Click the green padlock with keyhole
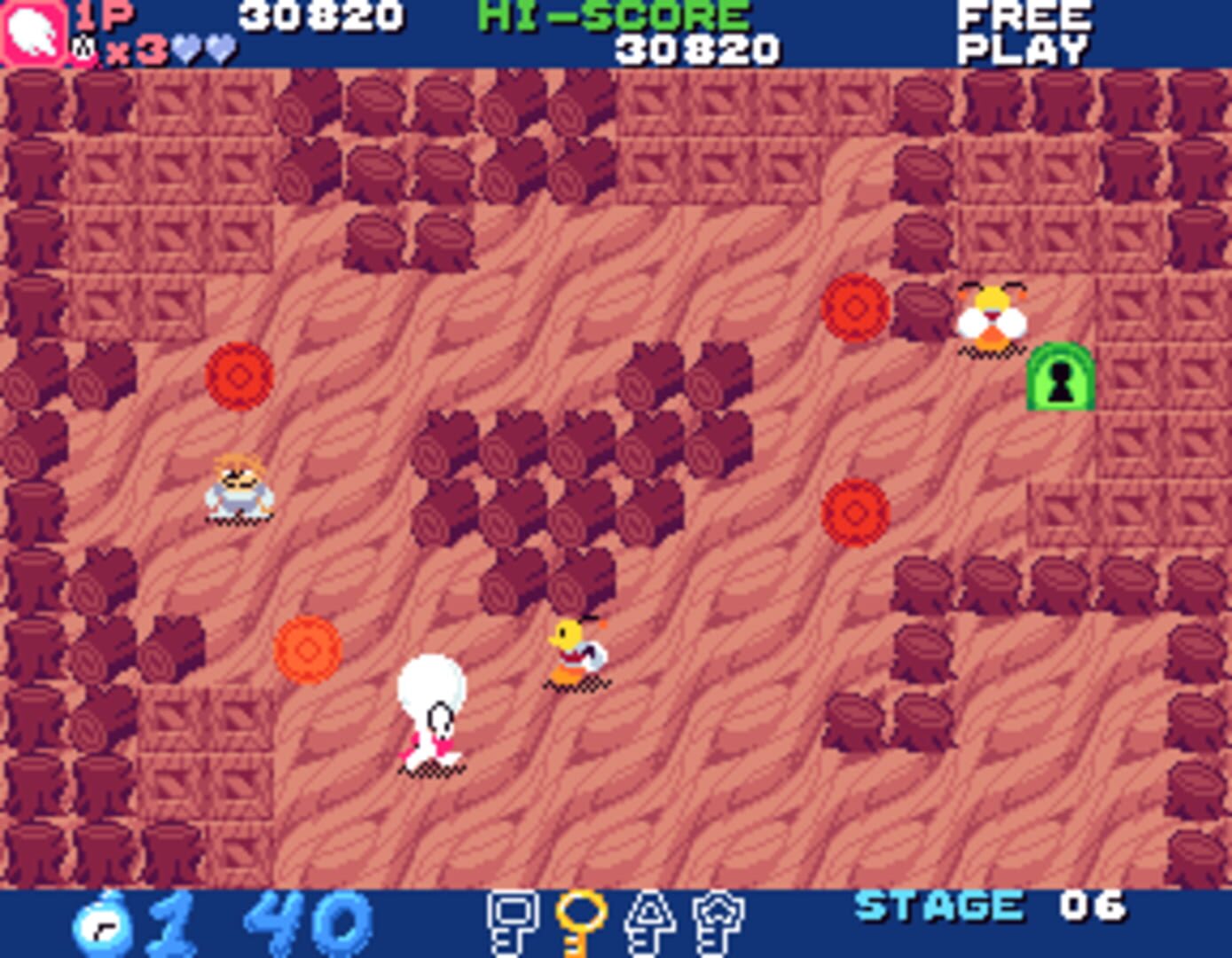The image size is (1232, 958). tap(1061, 377)
